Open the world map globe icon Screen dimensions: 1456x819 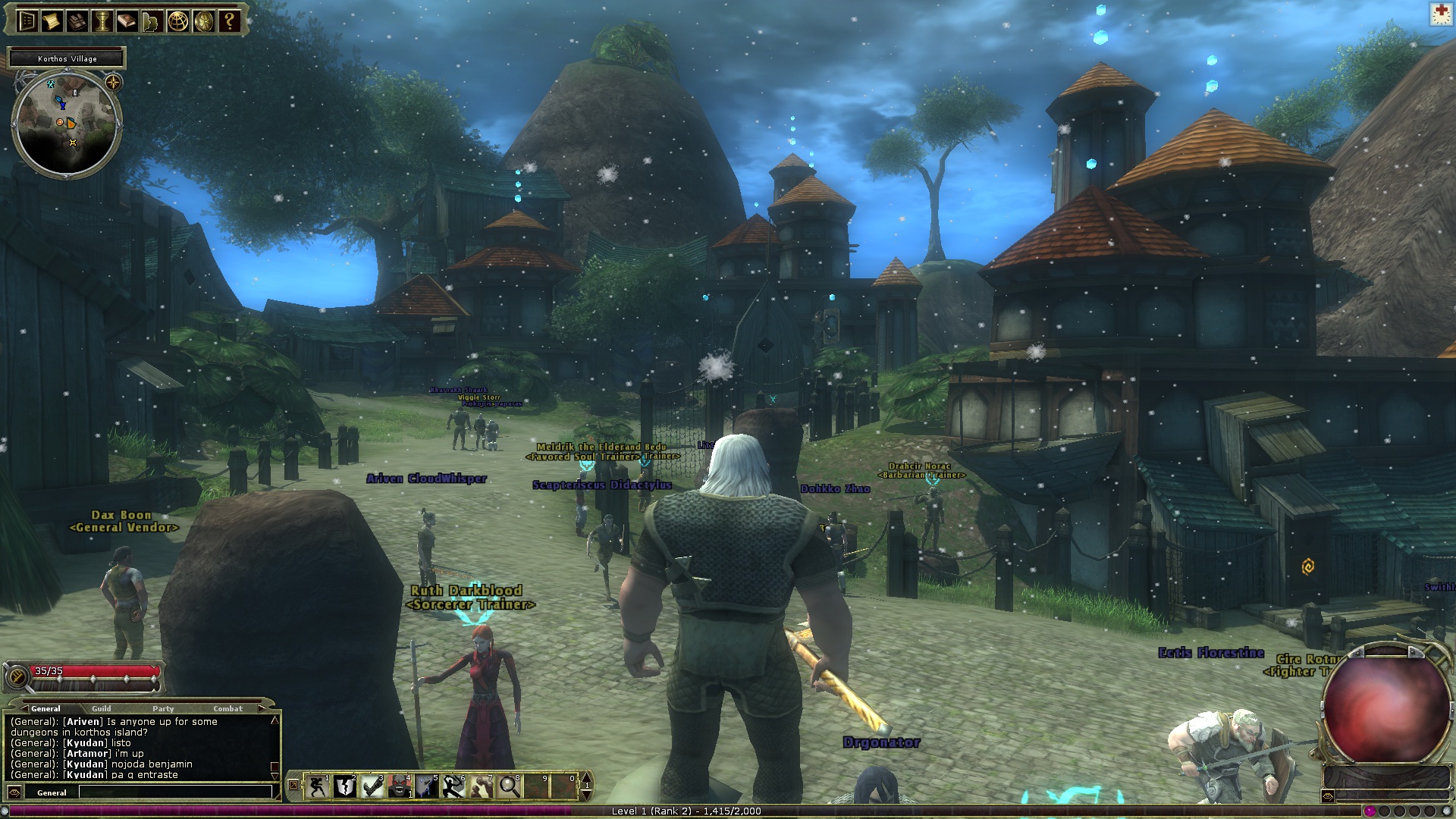[x=177, y=20]
